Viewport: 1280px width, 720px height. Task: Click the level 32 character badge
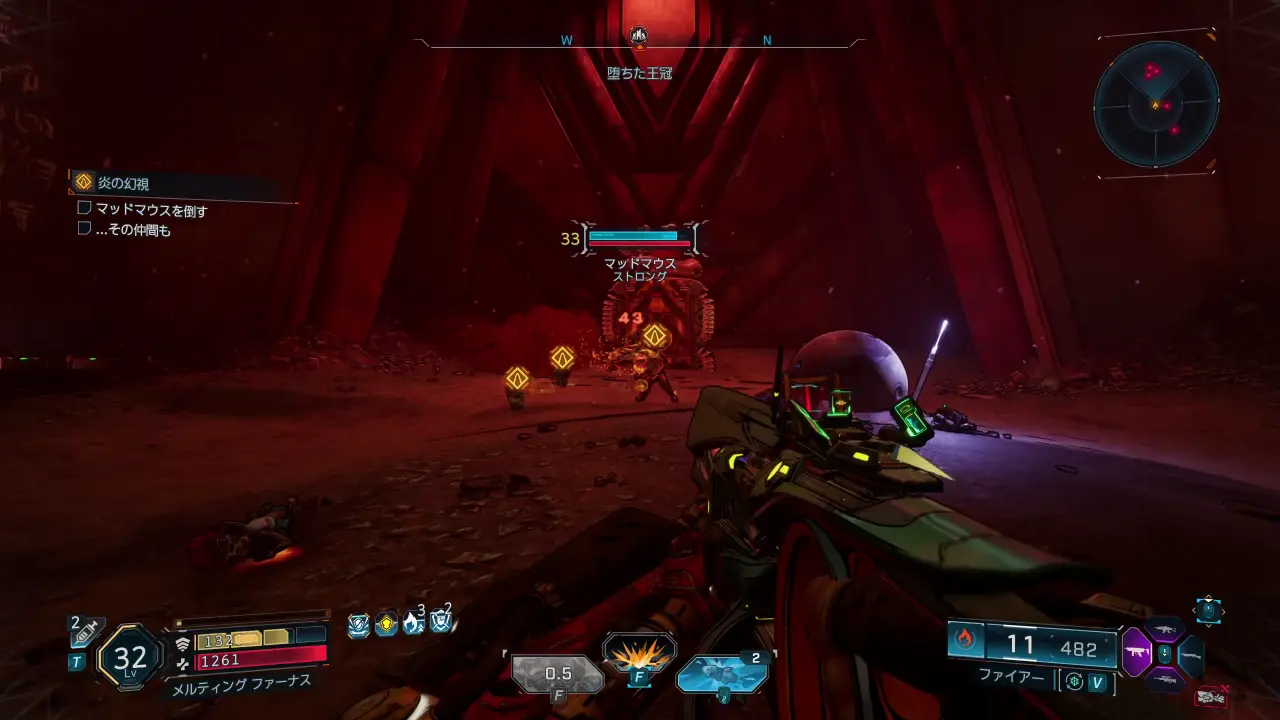130,657
